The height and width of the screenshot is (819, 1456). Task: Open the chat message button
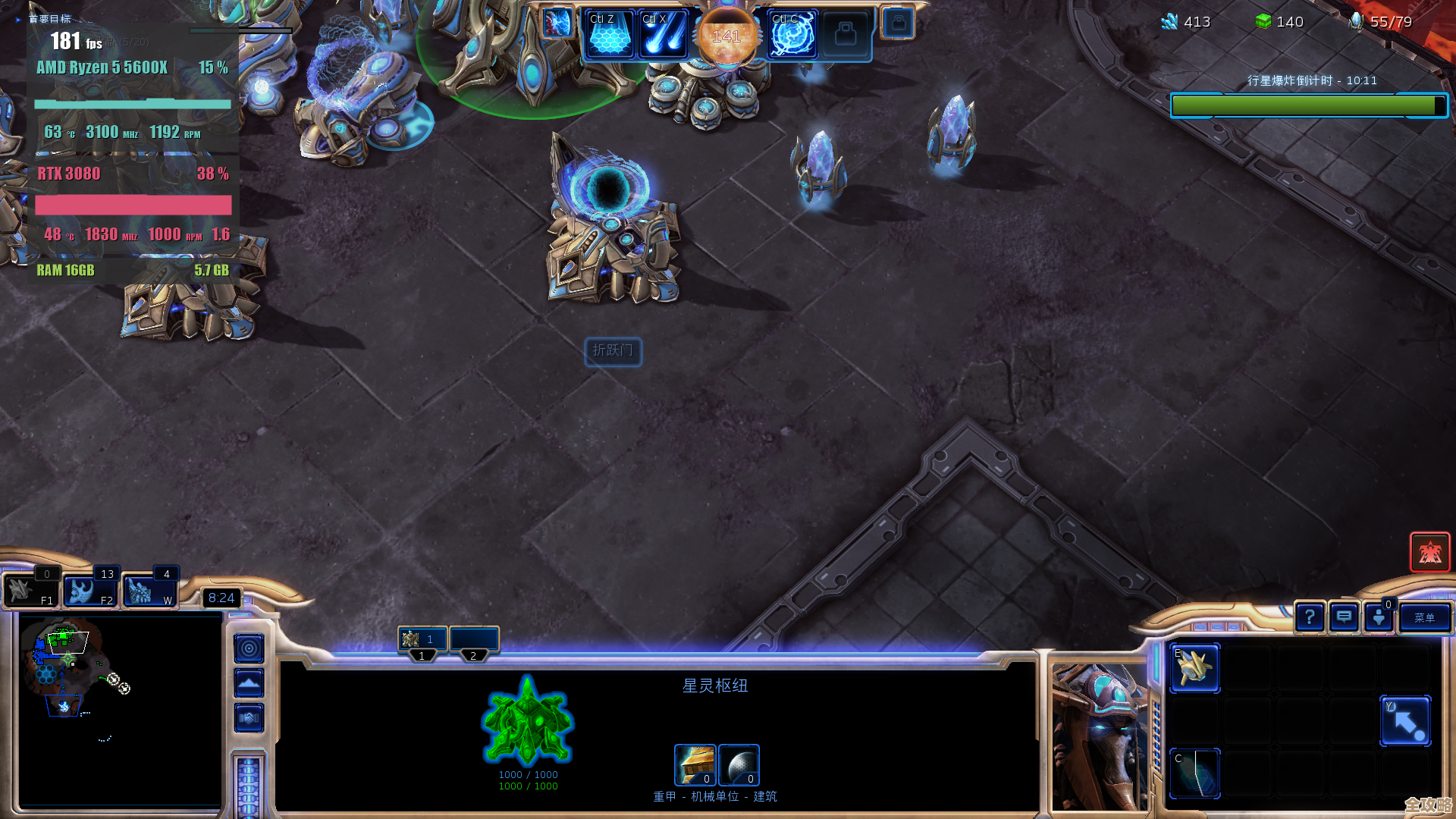pos(1344,618)
